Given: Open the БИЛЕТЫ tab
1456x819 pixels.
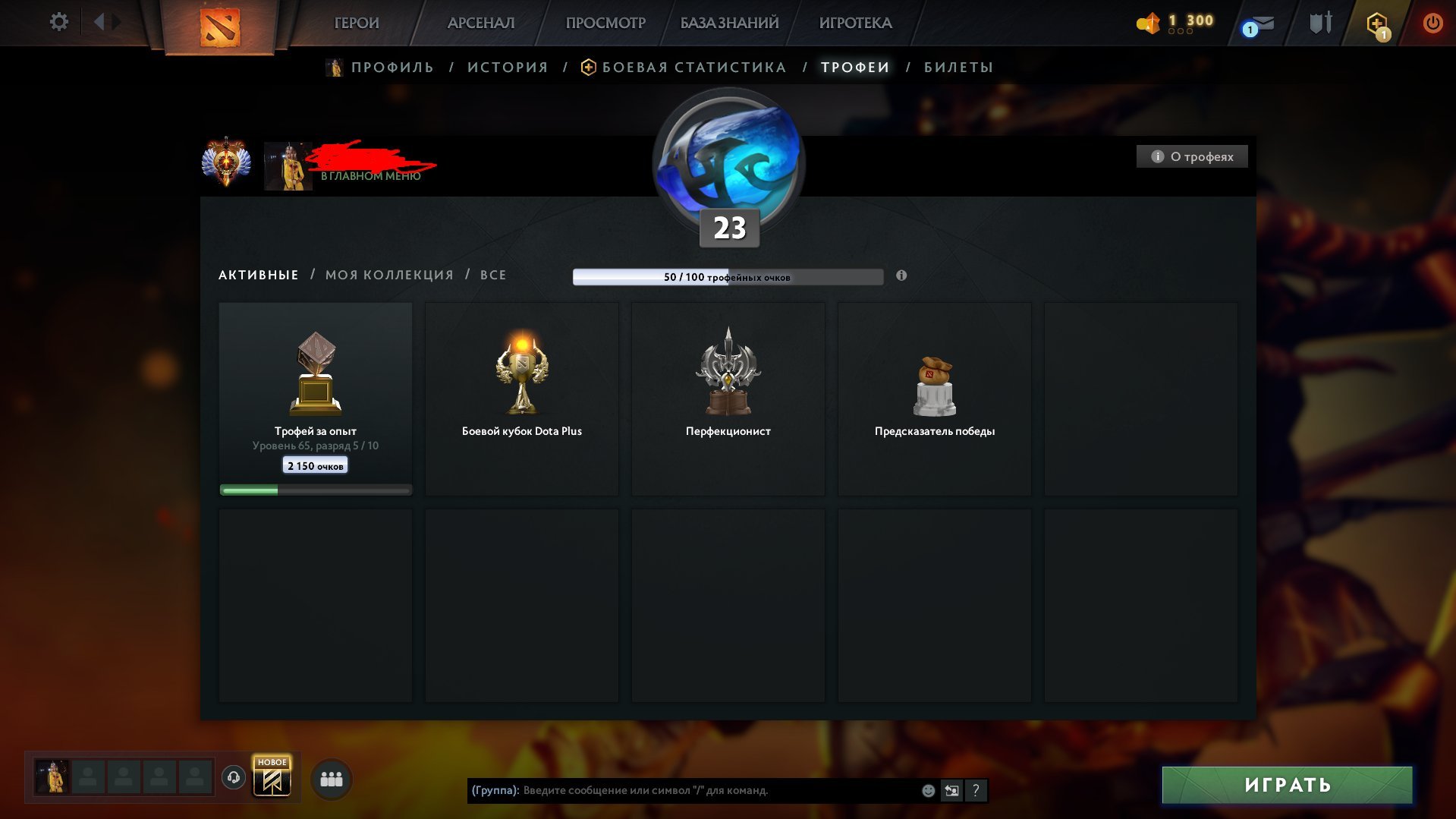Looking at the screenshot, I should (x=958, y=67).
